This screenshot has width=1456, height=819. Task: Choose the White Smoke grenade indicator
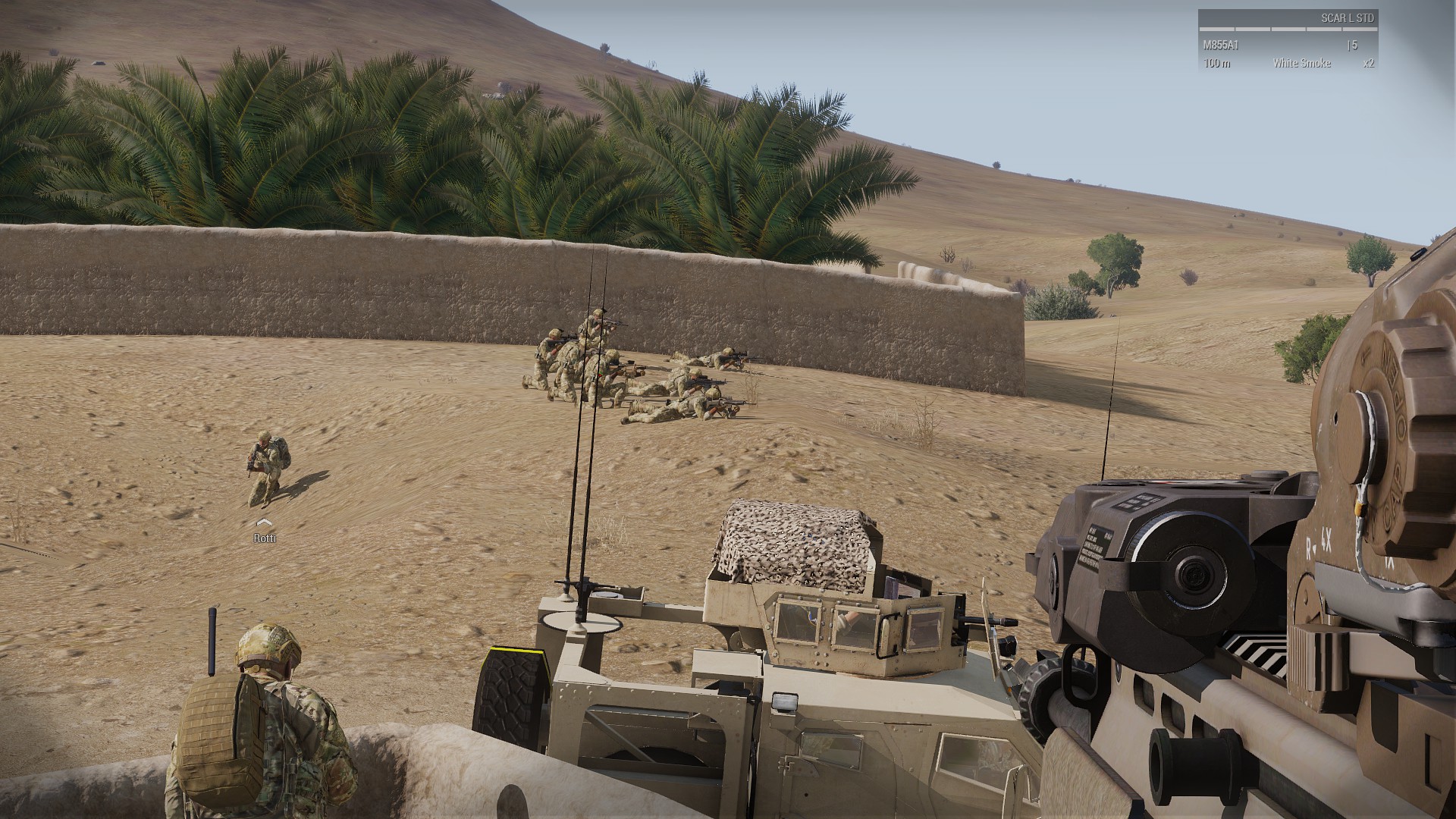(x=1301, y=64)
